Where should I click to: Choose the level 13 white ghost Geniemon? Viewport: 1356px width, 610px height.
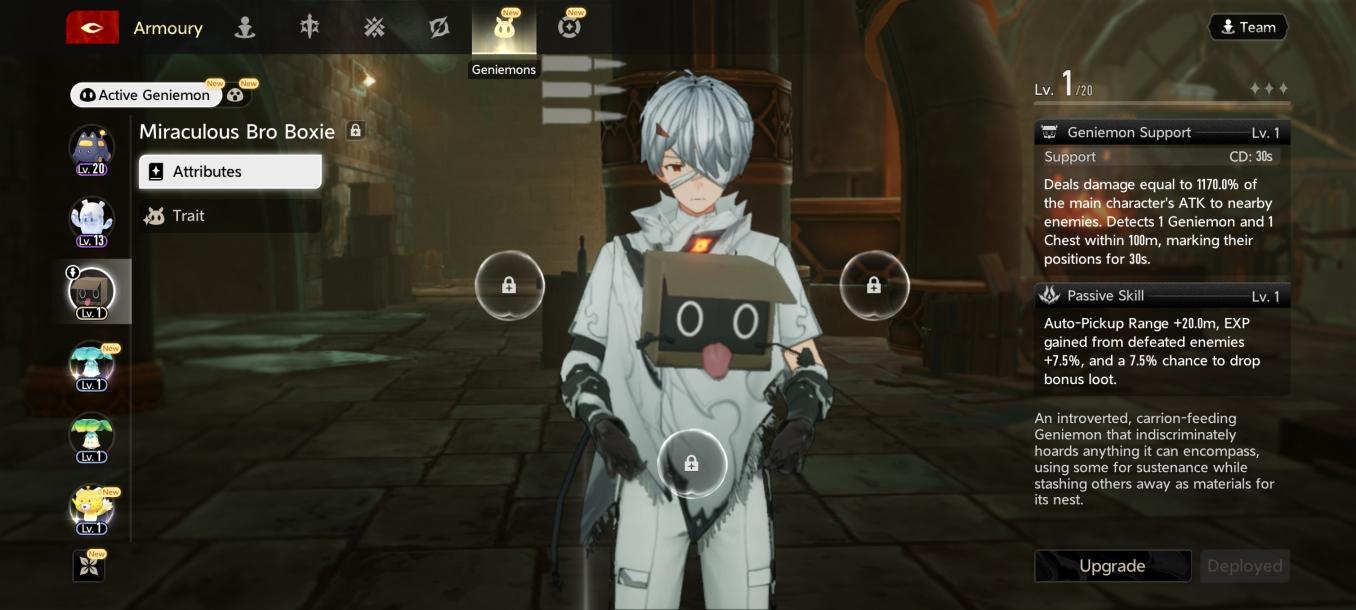(x=91, y=221)
